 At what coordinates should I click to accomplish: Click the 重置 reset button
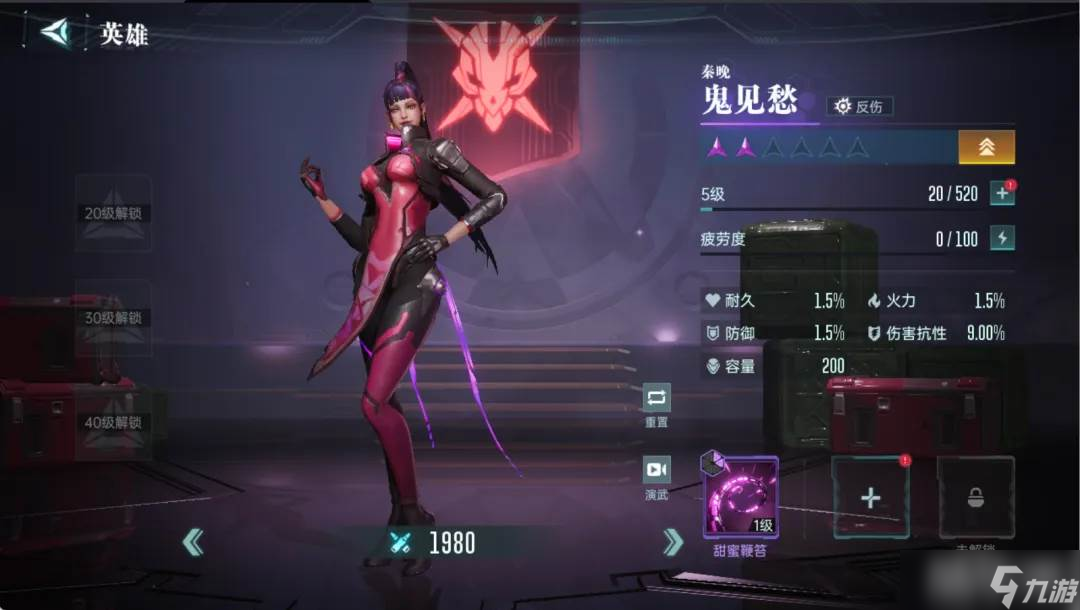coord(656,404)
